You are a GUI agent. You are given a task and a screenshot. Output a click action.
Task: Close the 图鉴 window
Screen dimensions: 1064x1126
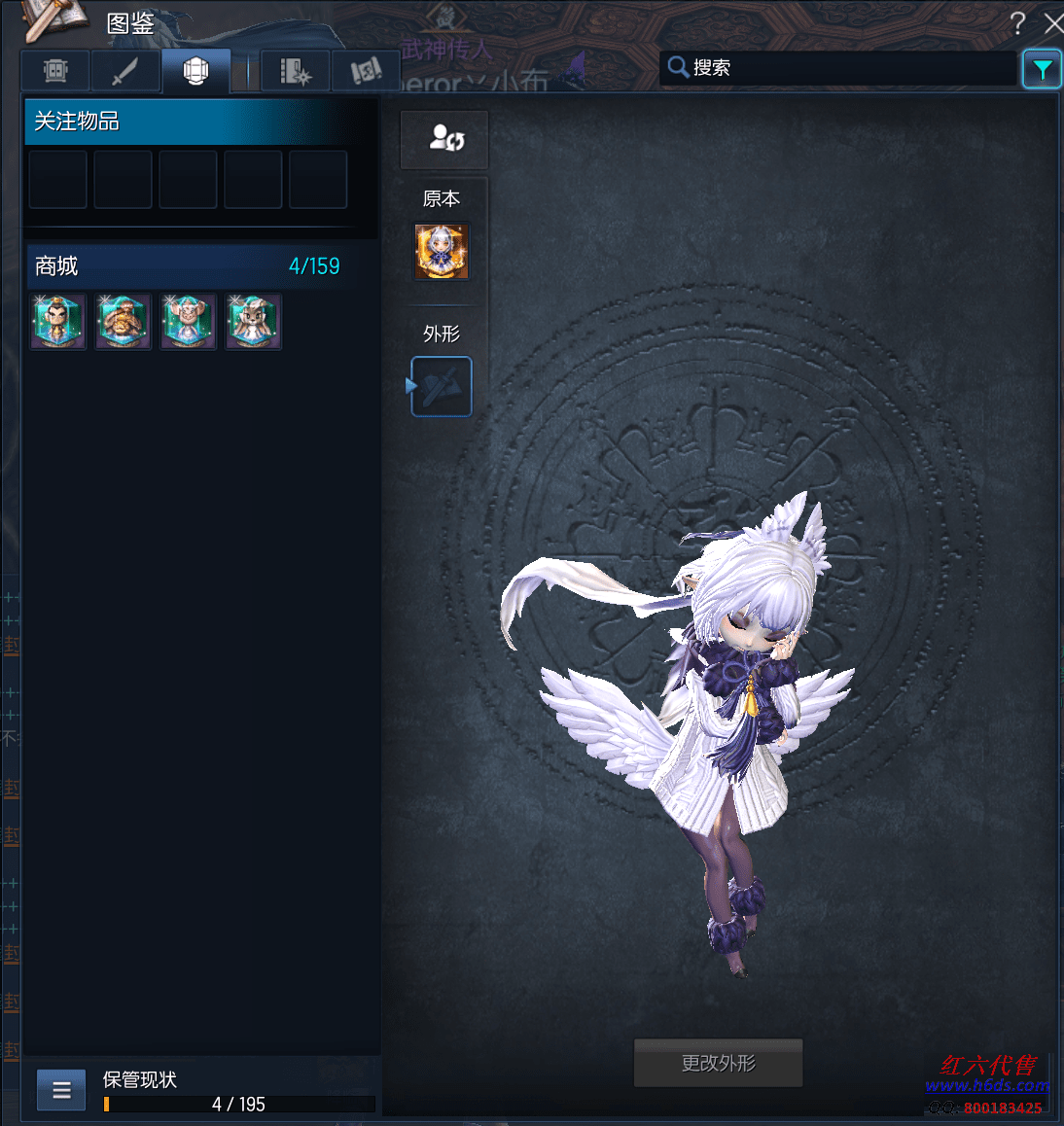tap(1052, 23)
